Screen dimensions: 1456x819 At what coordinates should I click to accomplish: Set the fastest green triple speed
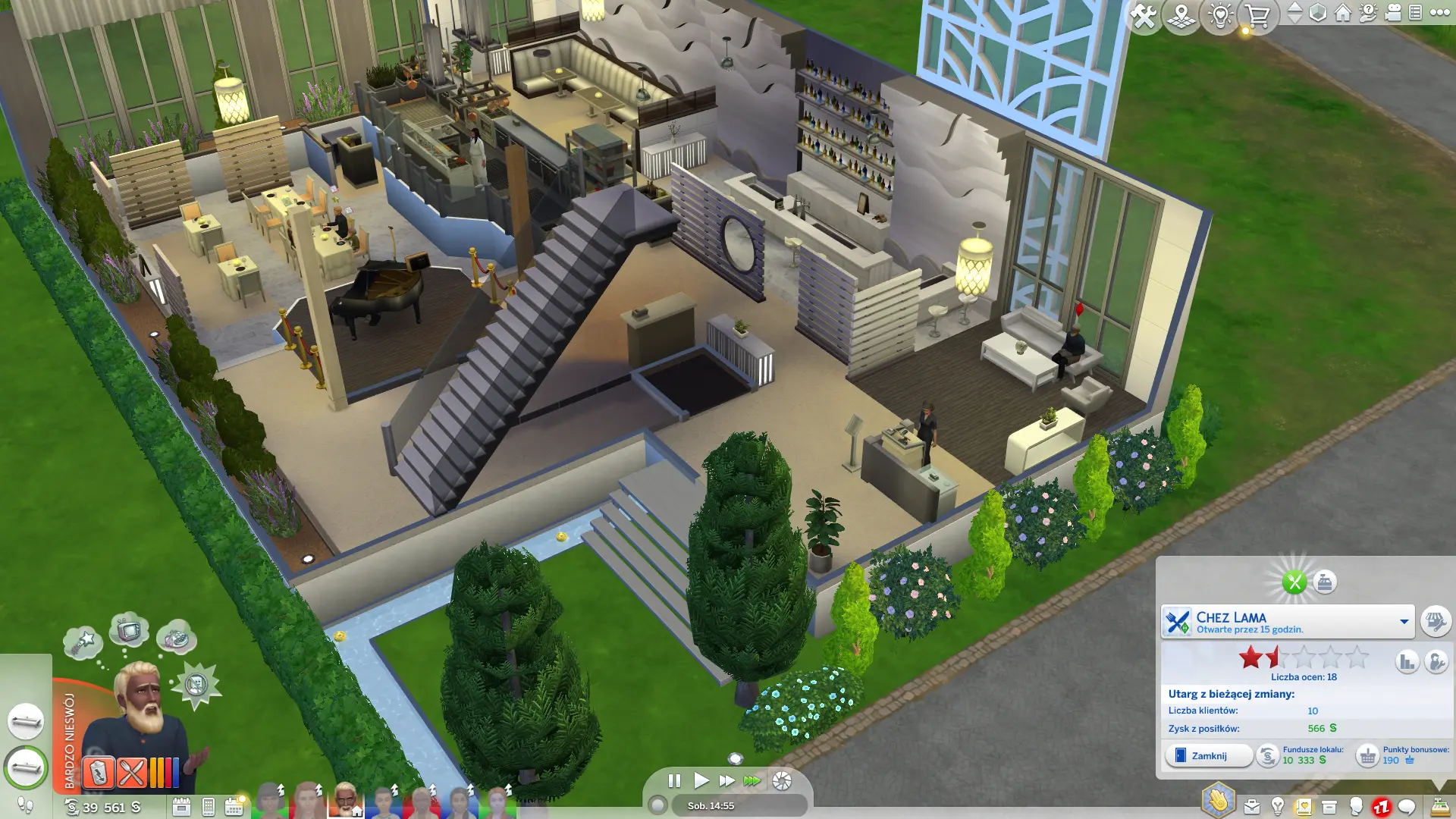(x=752, y=780)
